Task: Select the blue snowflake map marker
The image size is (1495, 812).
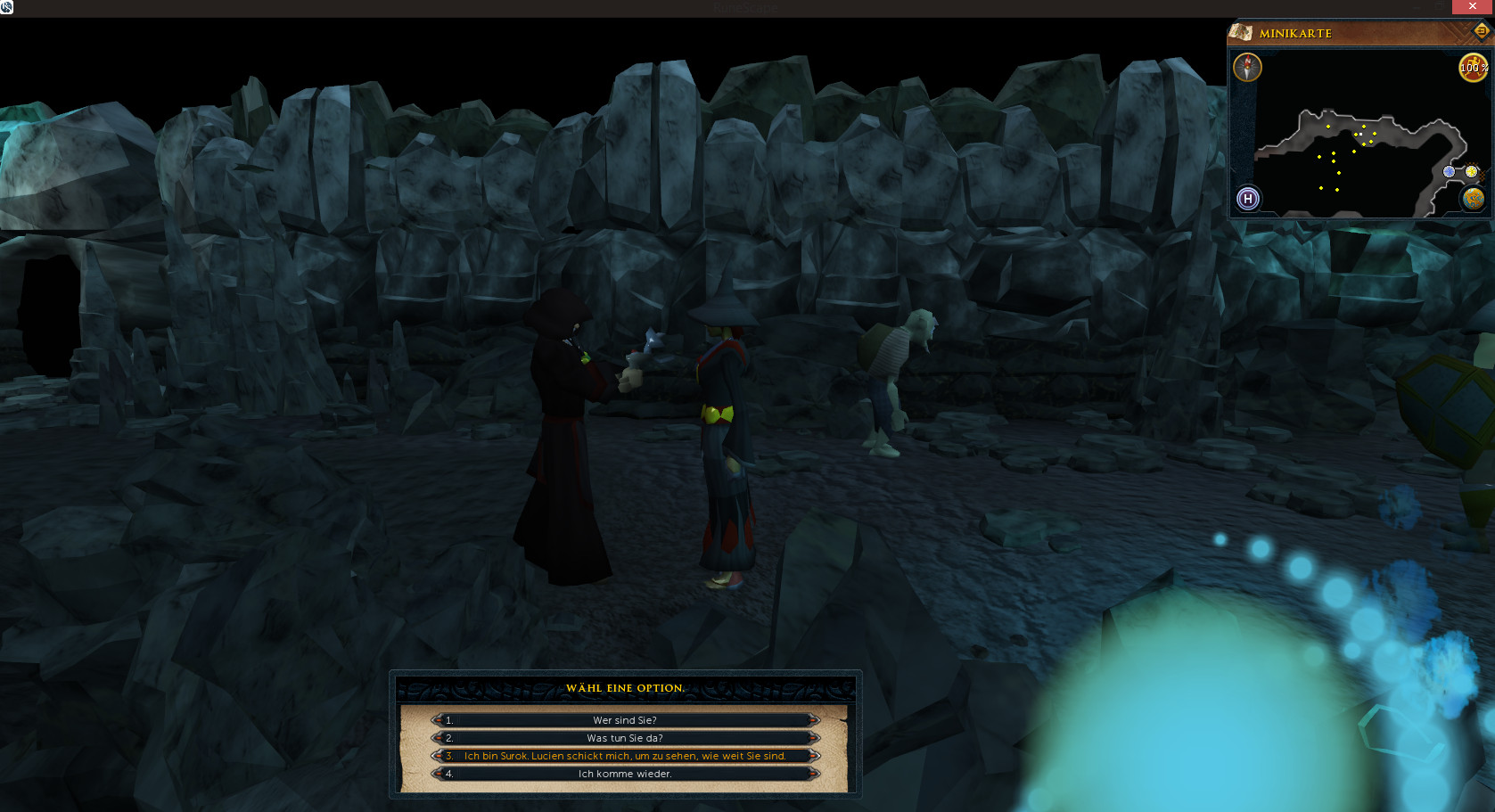Action: (x=1449, y=171)
